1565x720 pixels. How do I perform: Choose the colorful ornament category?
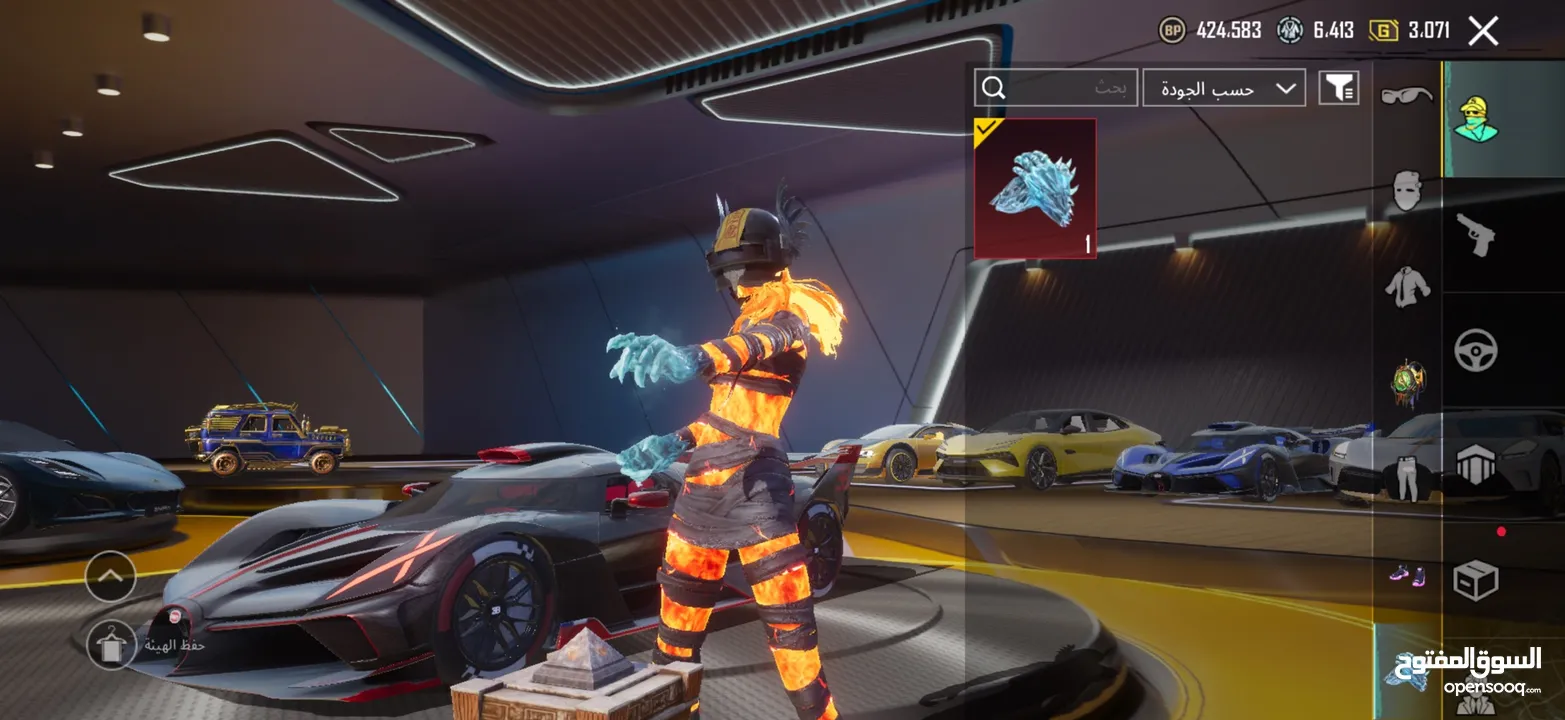pos(1406,382)
